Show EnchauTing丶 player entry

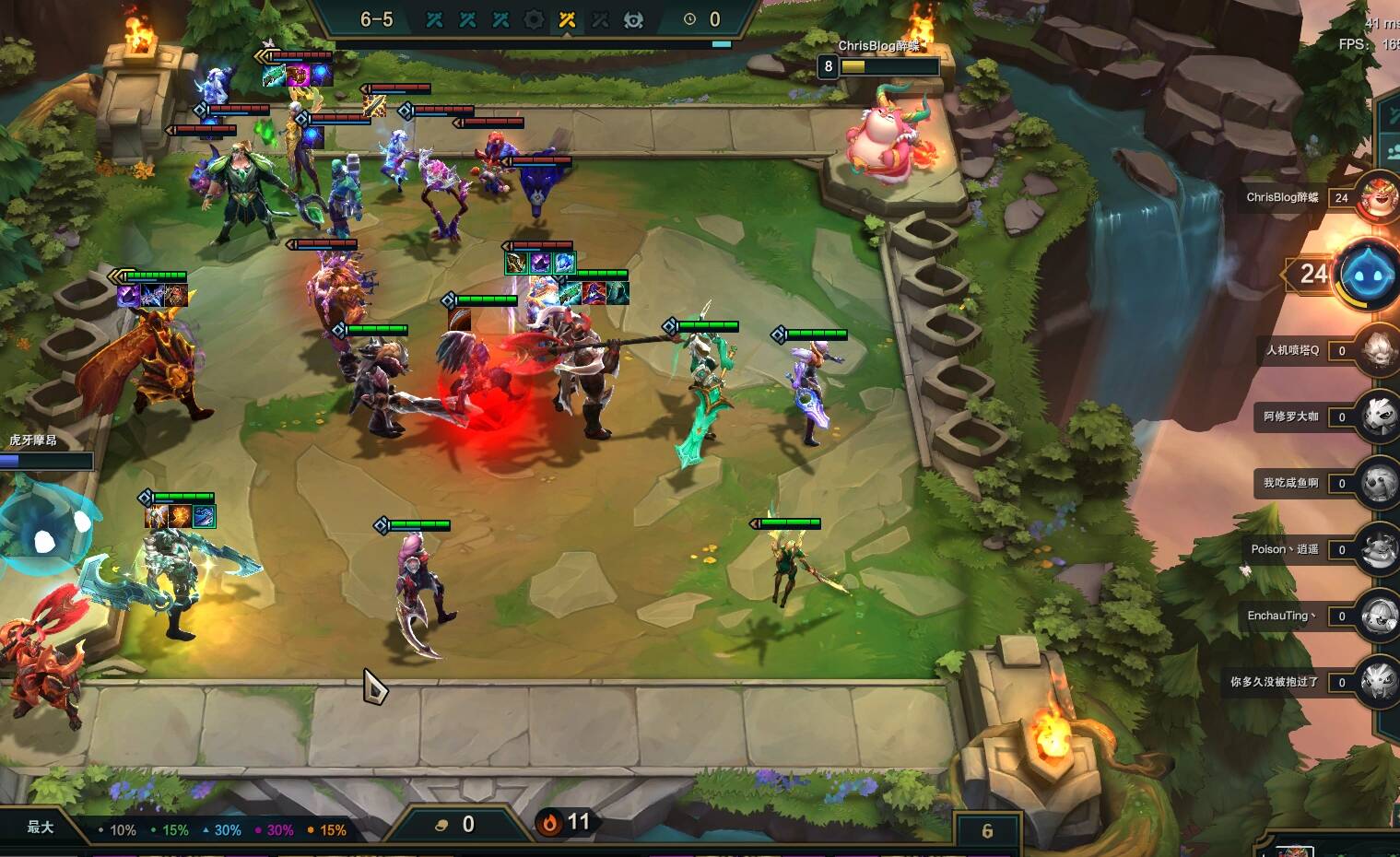point(1281,616)
